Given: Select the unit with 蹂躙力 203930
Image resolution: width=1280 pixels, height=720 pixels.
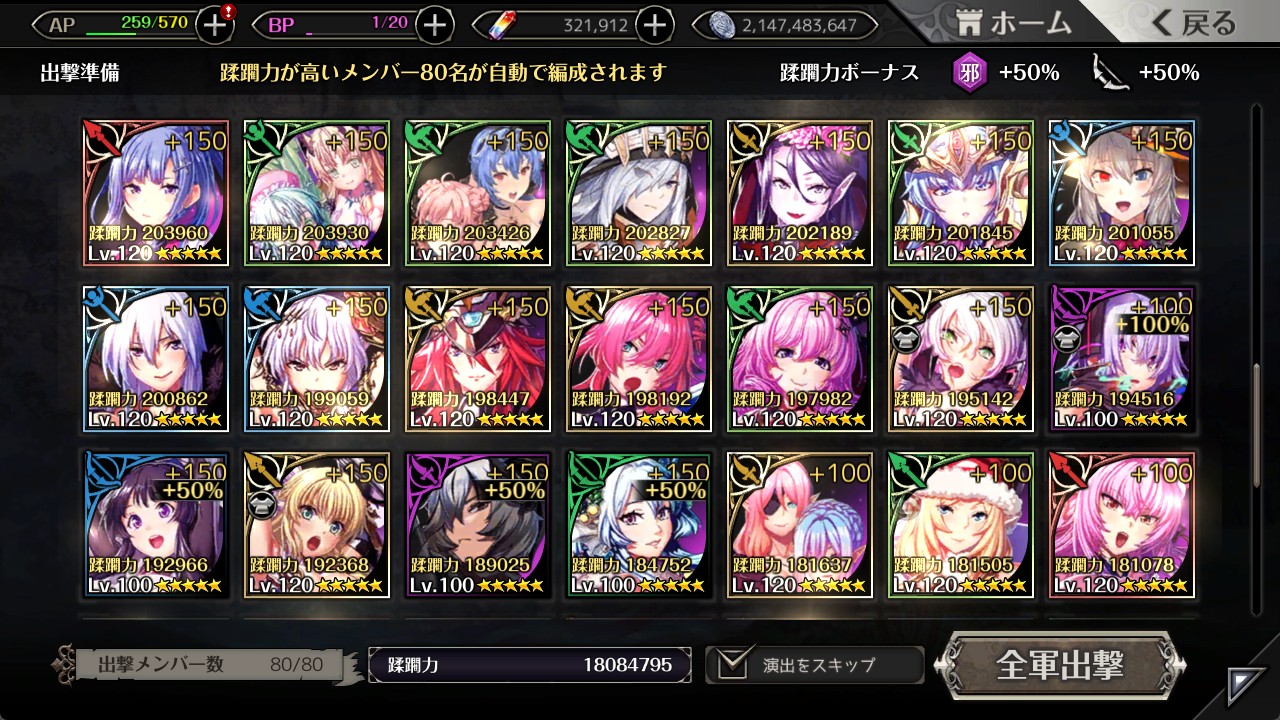Looking at the screenshot, I should [x=316, y=193].
